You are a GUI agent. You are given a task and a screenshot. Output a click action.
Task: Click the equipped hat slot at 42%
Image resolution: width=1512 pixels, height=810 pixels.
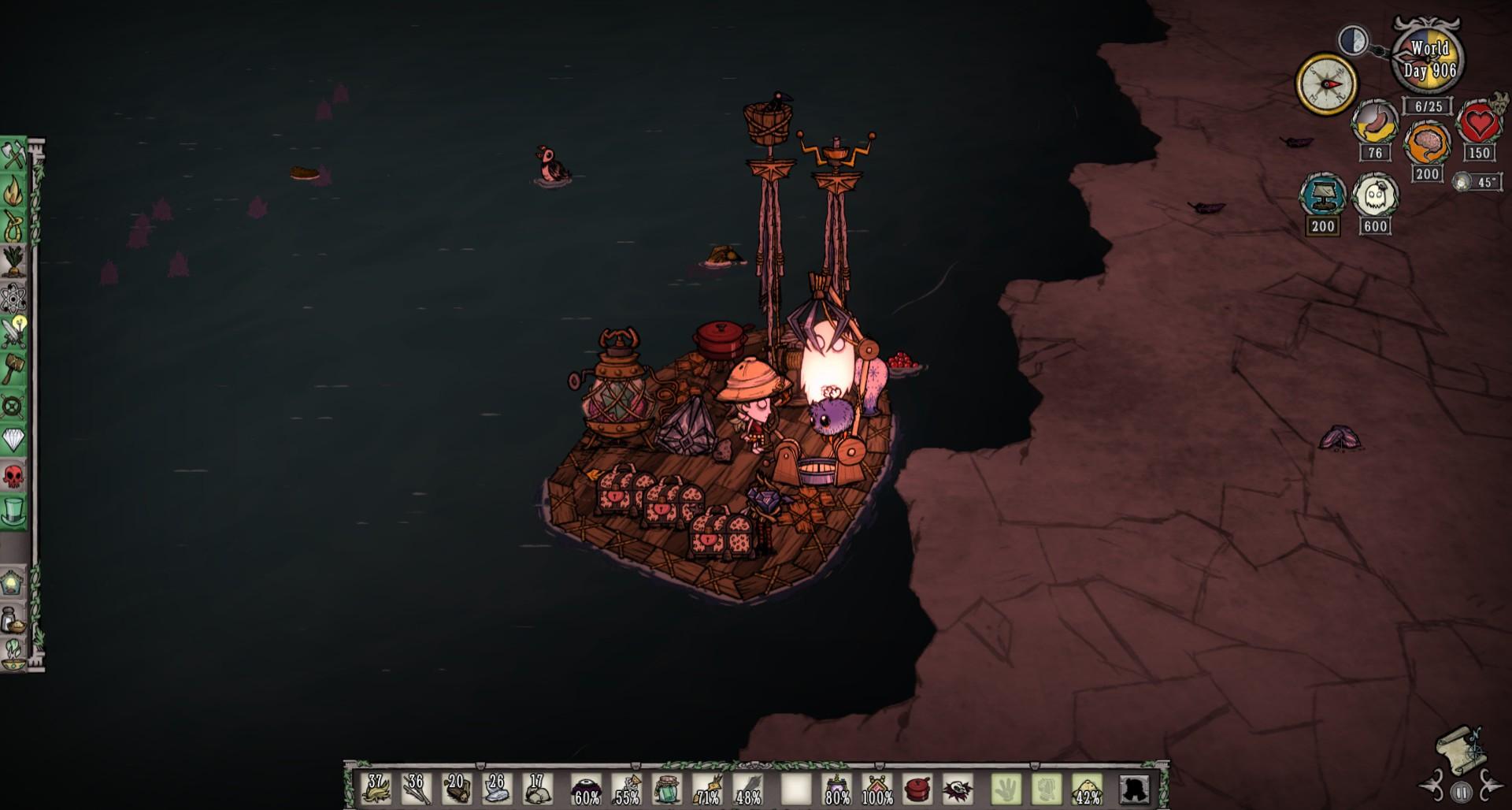point(1086,789)
